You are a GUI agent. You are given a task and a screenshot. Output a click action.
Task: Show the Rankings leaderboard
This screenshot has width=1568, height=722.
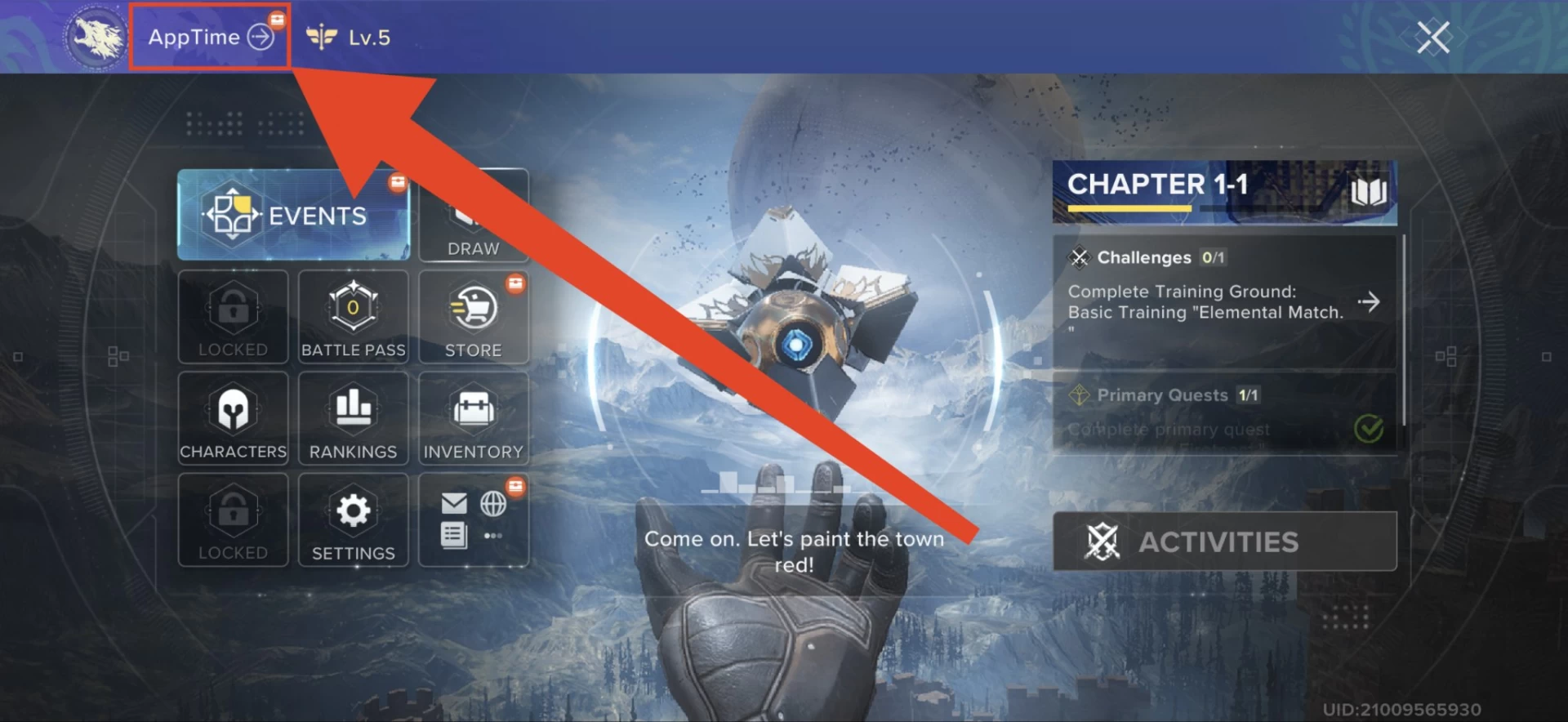353,418
